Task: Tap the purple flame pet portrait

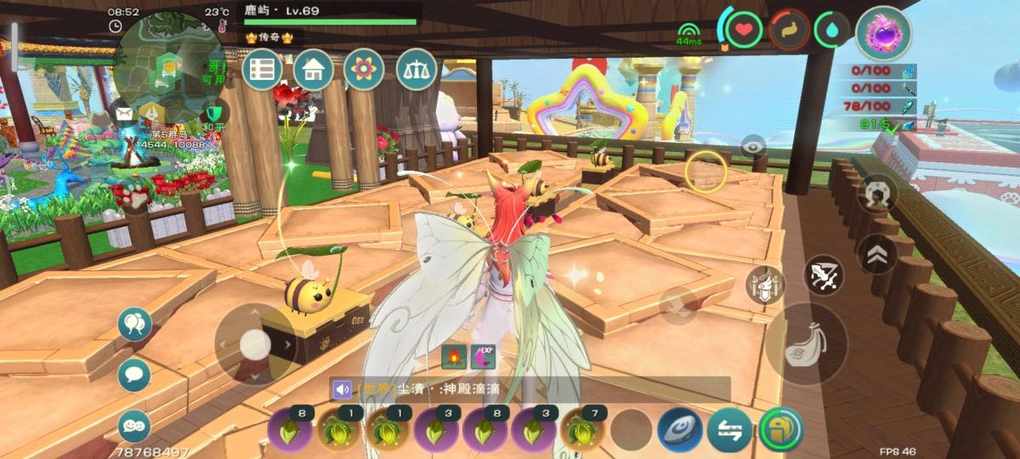Action: tap(884, 32)
